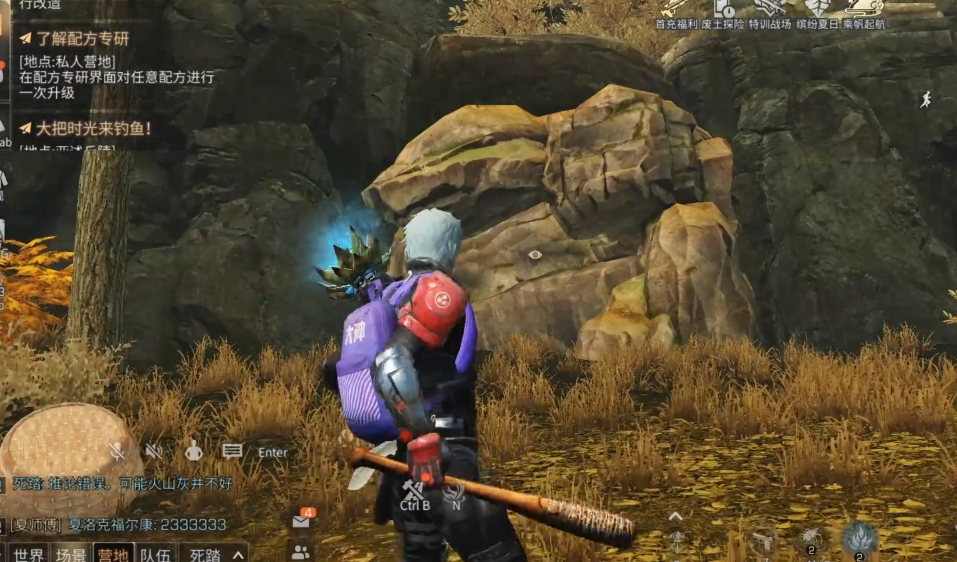Open the 了解配方专研 quest tracker entry

[82, 40]
